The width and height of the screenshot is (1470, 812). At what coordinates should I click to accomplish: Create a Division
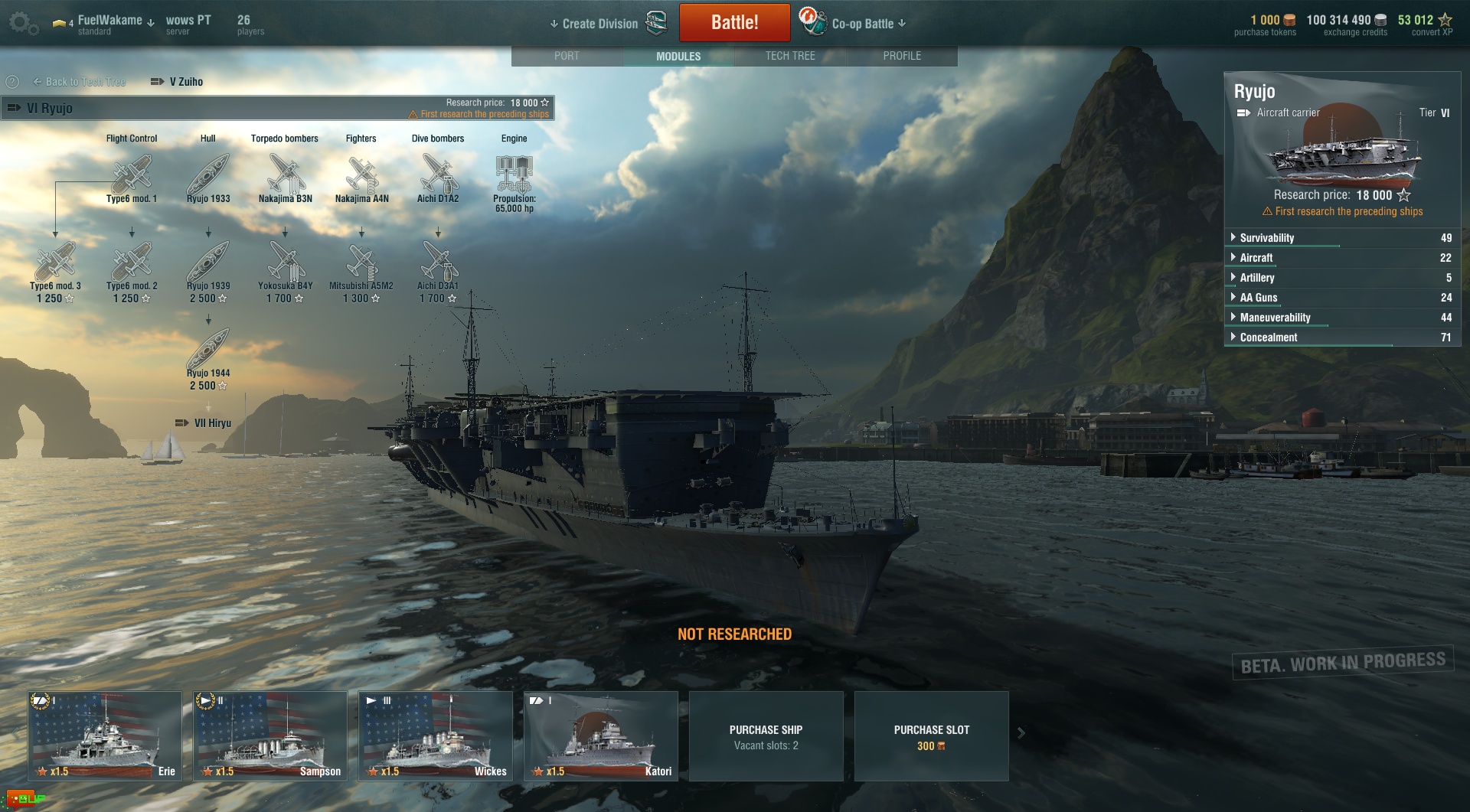(600, 24)
